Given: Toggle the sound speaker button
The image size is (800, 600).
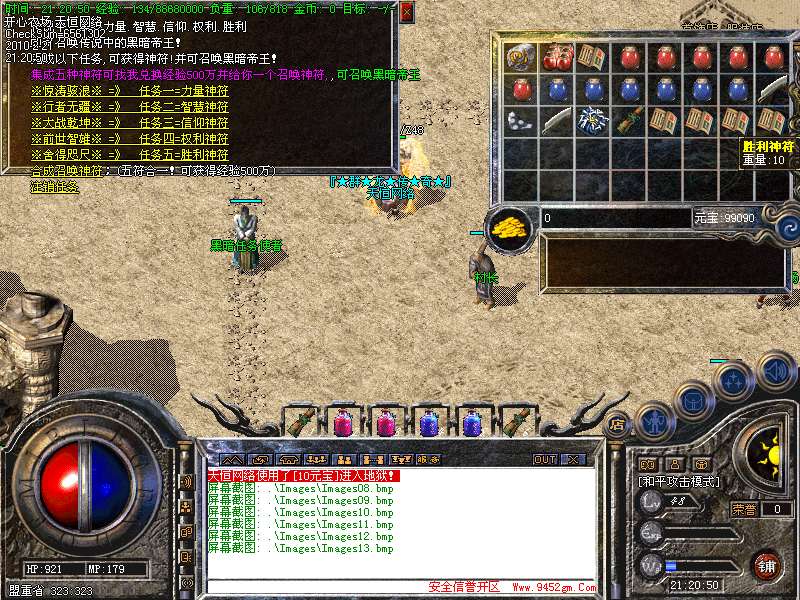Looking at the screenshot, I should (775, 372).
